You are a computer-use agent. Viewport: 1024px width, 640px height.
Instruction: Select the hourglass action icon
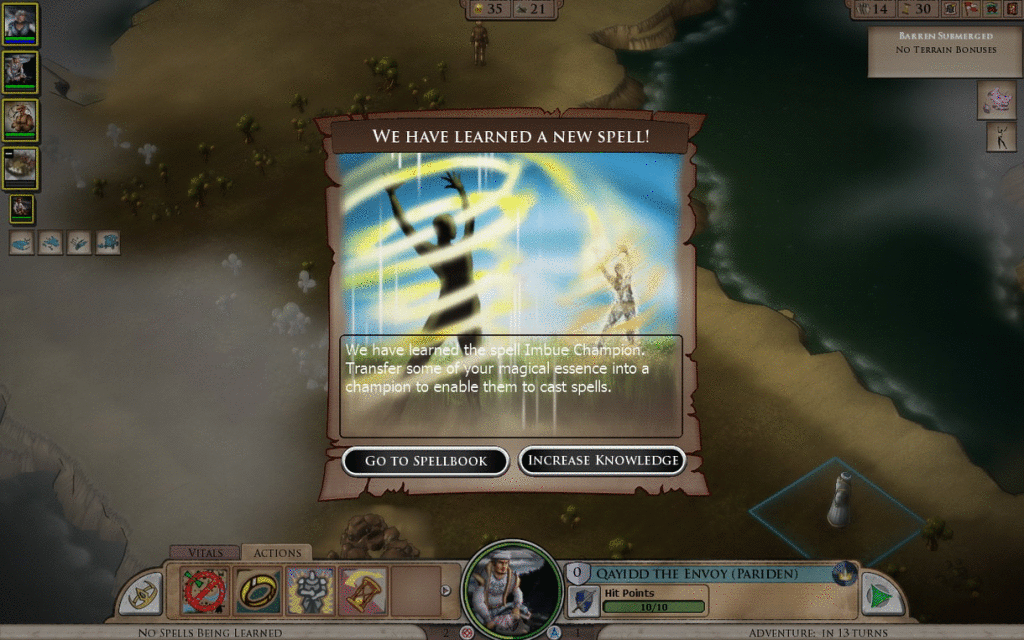tap(362, 591)
